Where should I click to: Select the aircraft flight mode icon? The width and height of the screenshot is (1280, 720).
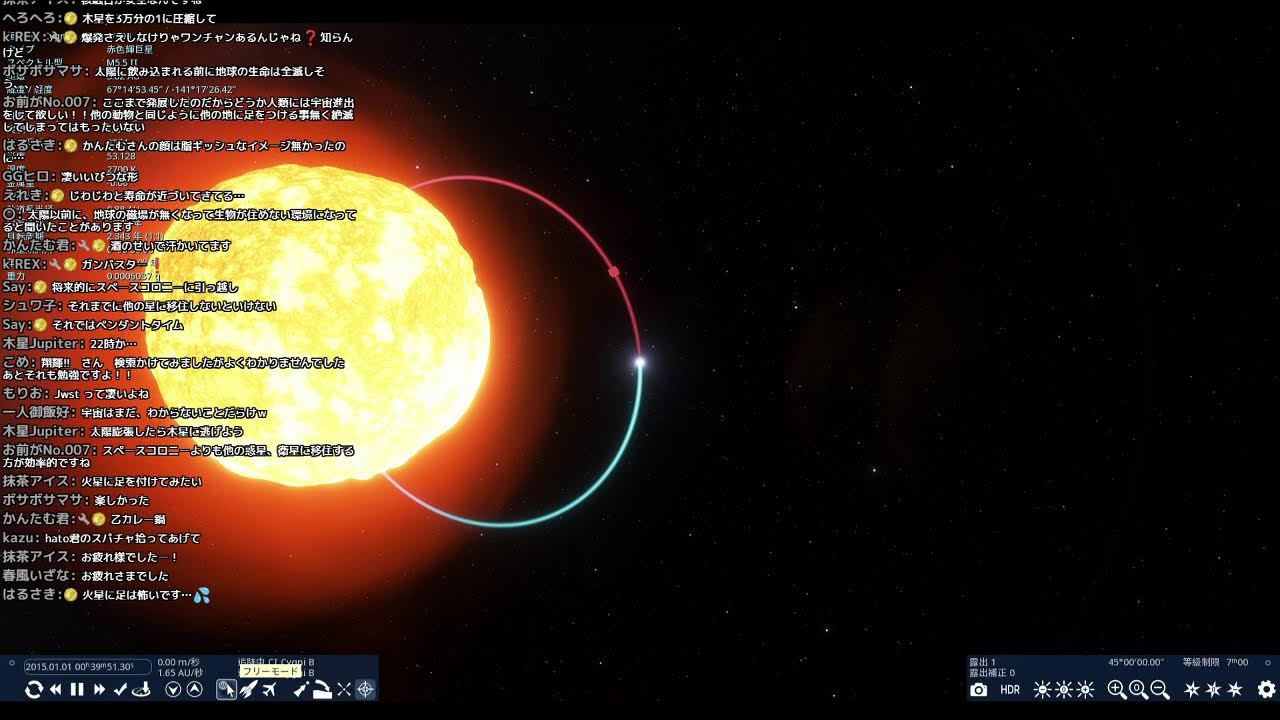pos(269,689)
